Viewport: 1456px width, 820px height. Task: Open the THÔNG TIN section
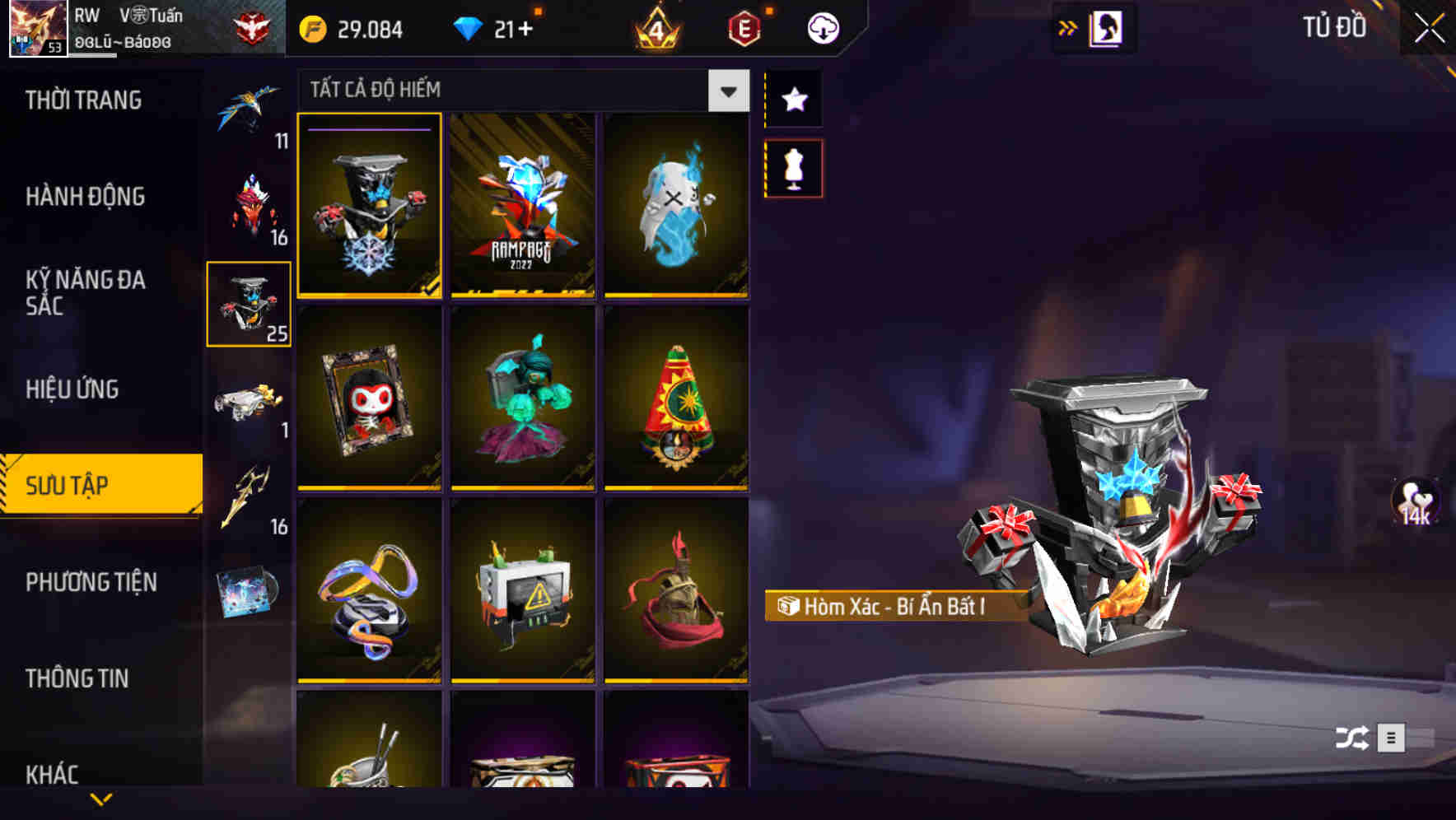[78, 679]
